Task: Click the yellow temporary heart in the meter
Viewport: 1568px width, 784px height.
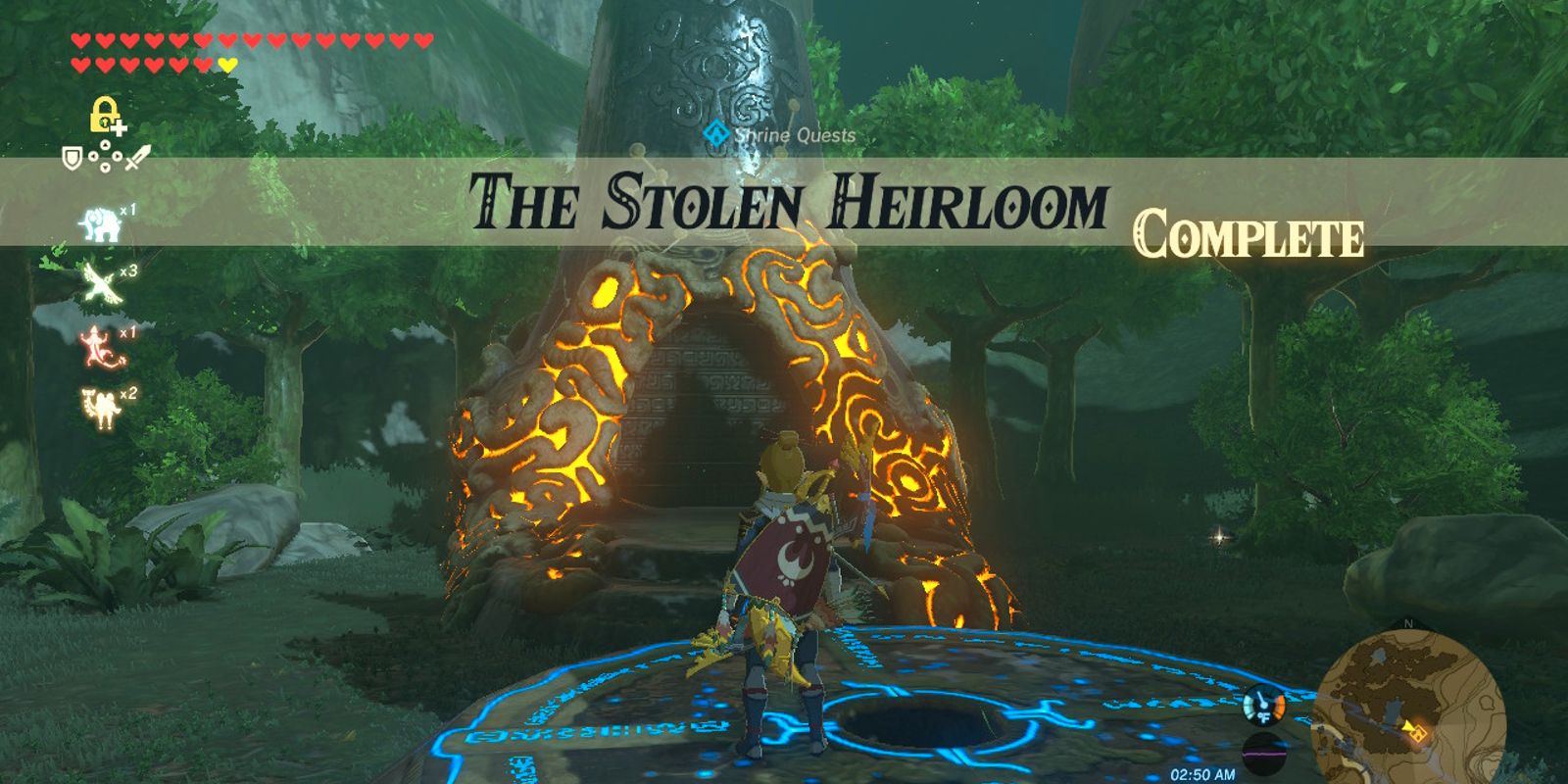Action: [x=227, y=65]
